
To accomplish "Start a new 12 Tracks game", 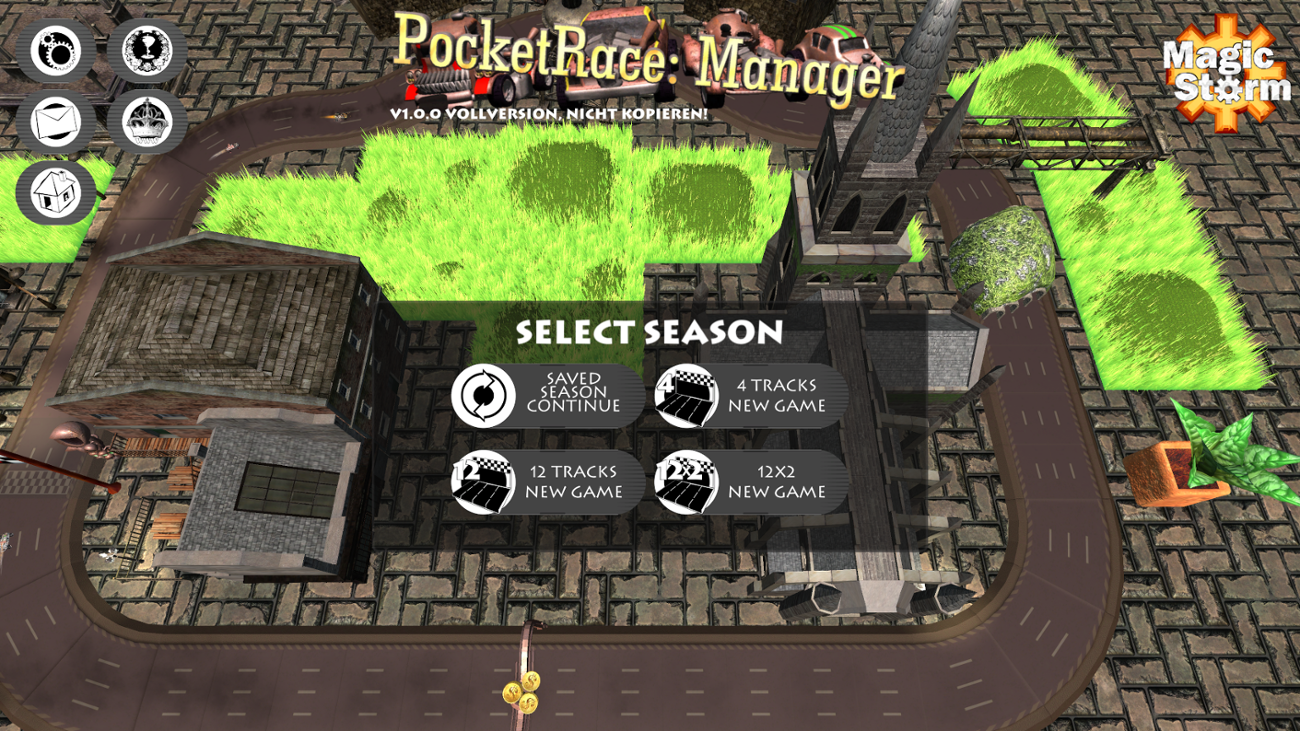I will [x=575, y=483].
